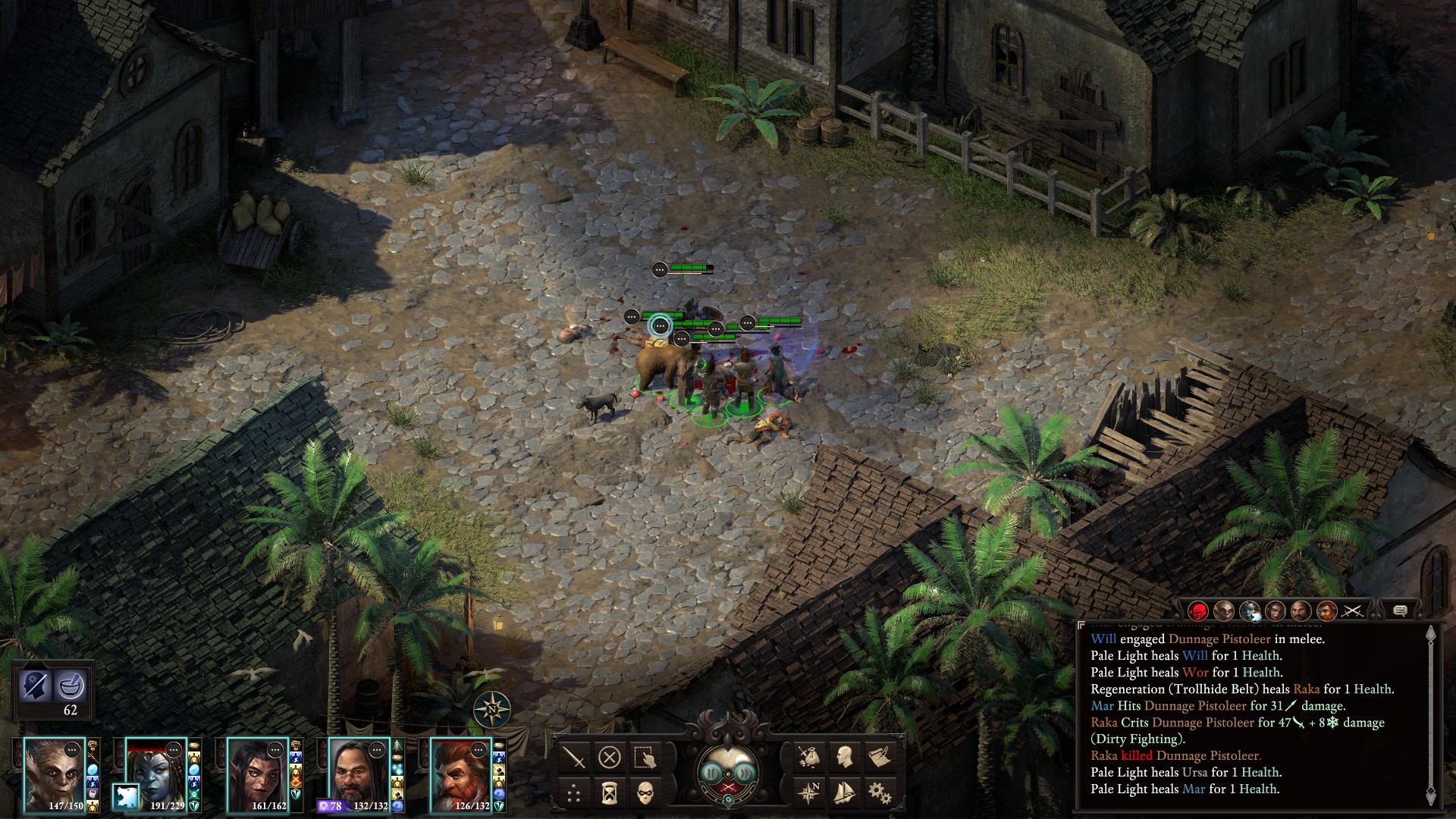Toggle stealth mode with the masked face

click(x=644, y=793)
